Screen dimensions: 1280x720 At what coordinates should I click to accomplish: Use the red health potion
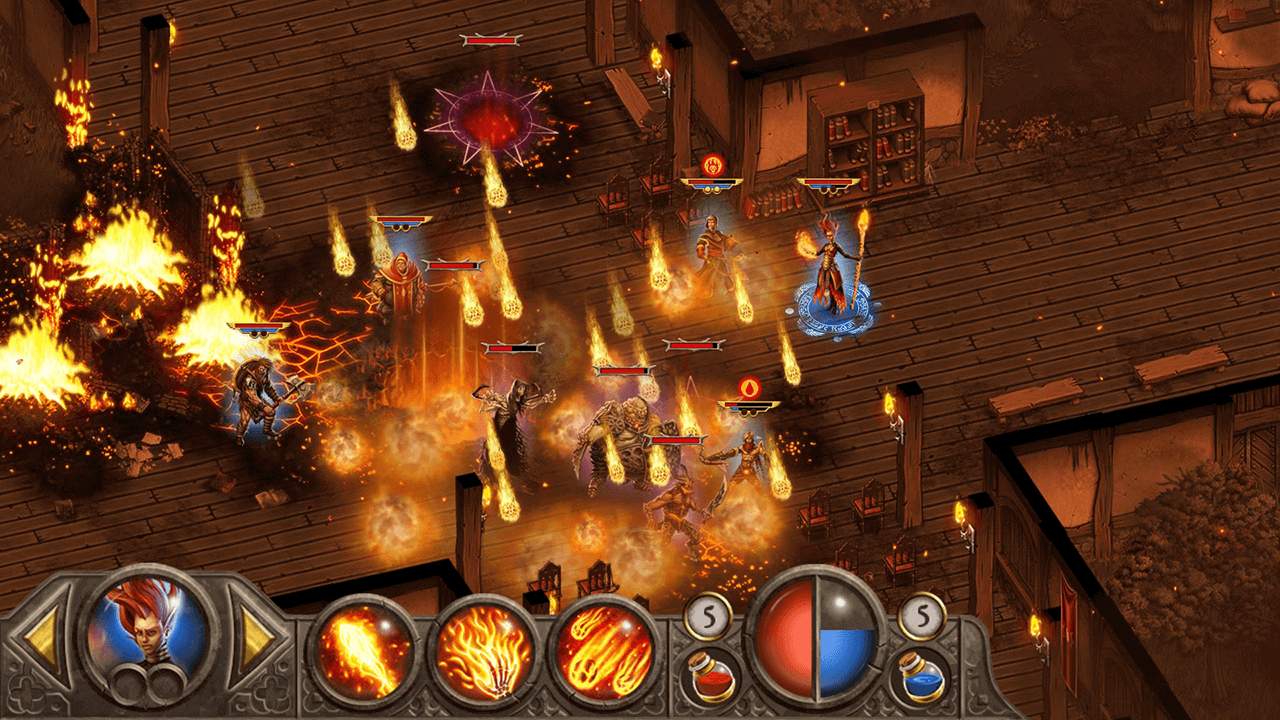(x=711, y=675)
